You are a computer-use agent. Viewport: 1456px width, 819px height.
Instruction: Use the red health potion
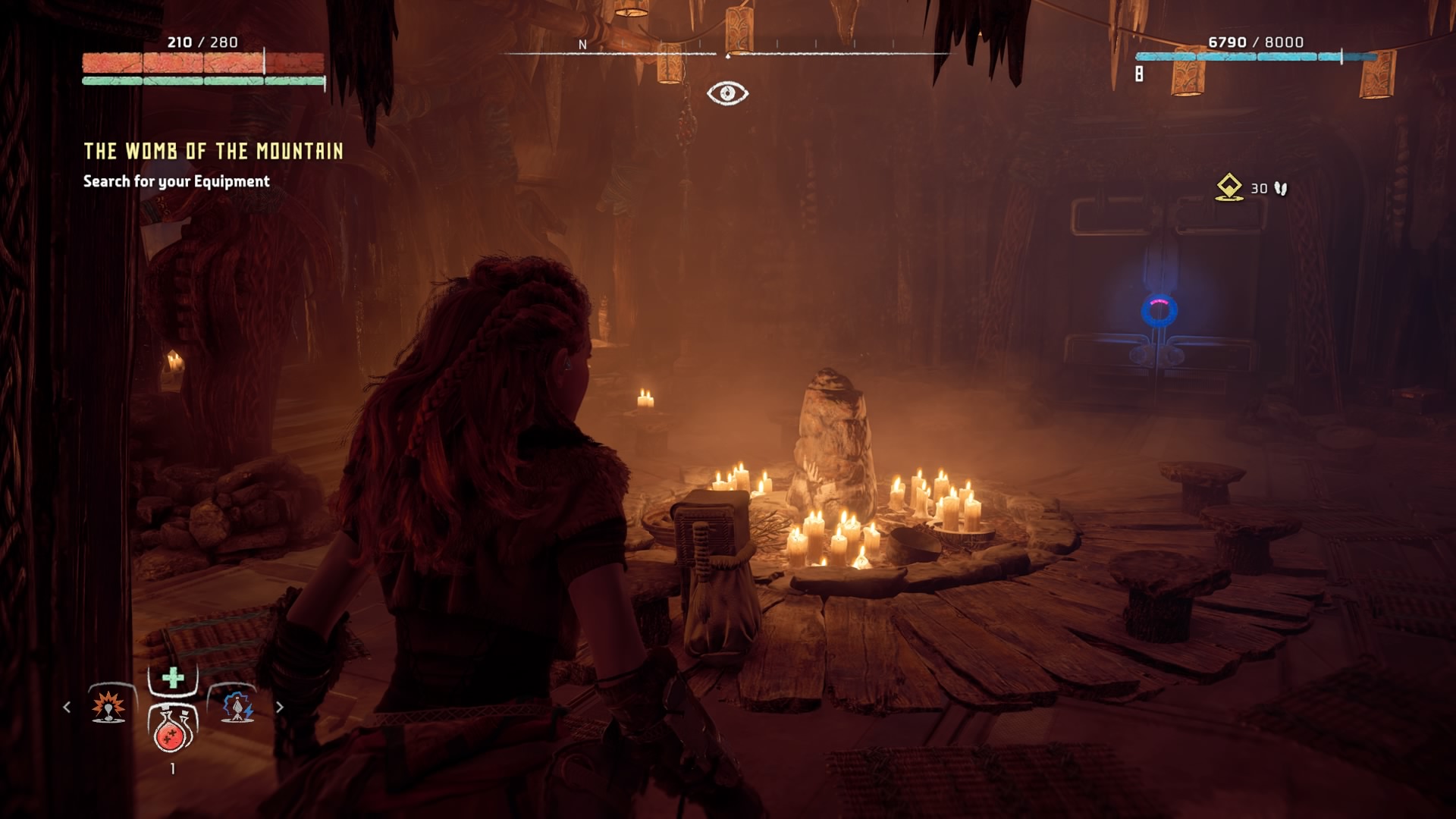click(172, 730)
